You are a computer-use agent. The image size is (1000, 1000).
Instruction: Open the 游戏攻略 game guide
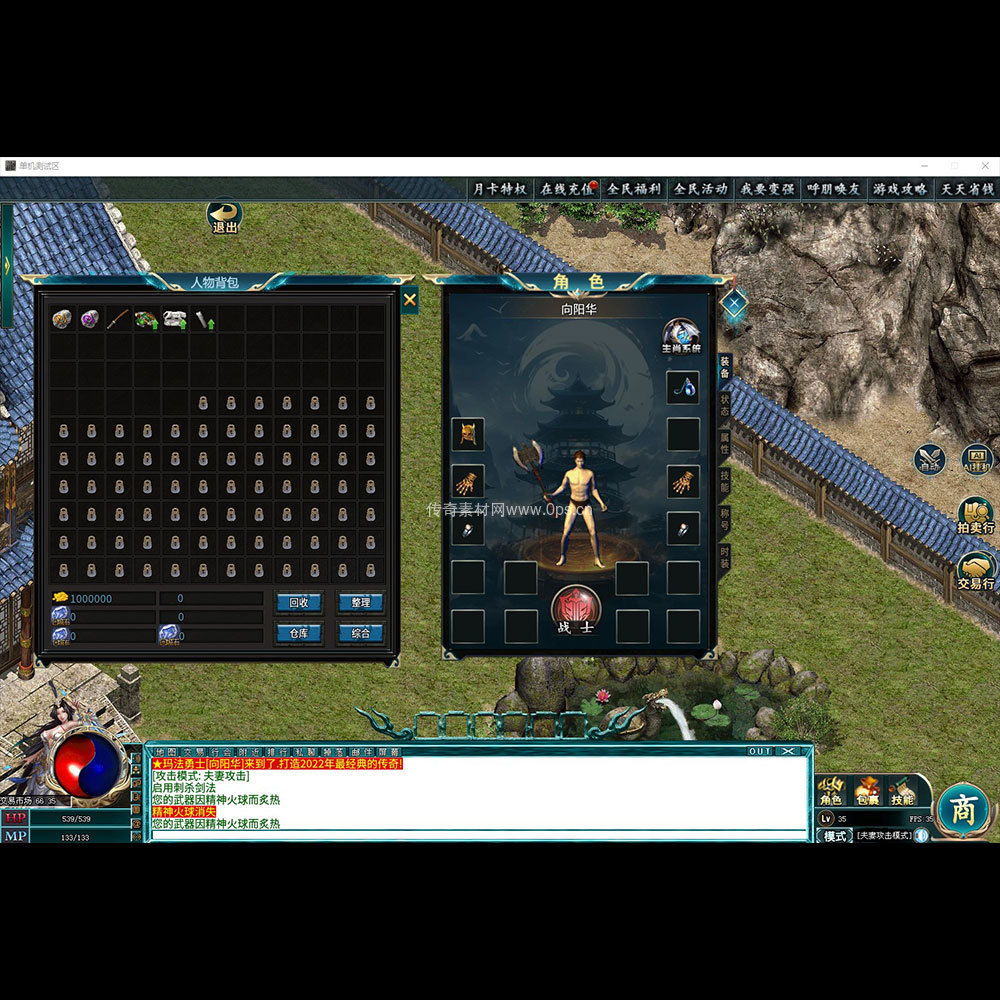coord(900,189)
